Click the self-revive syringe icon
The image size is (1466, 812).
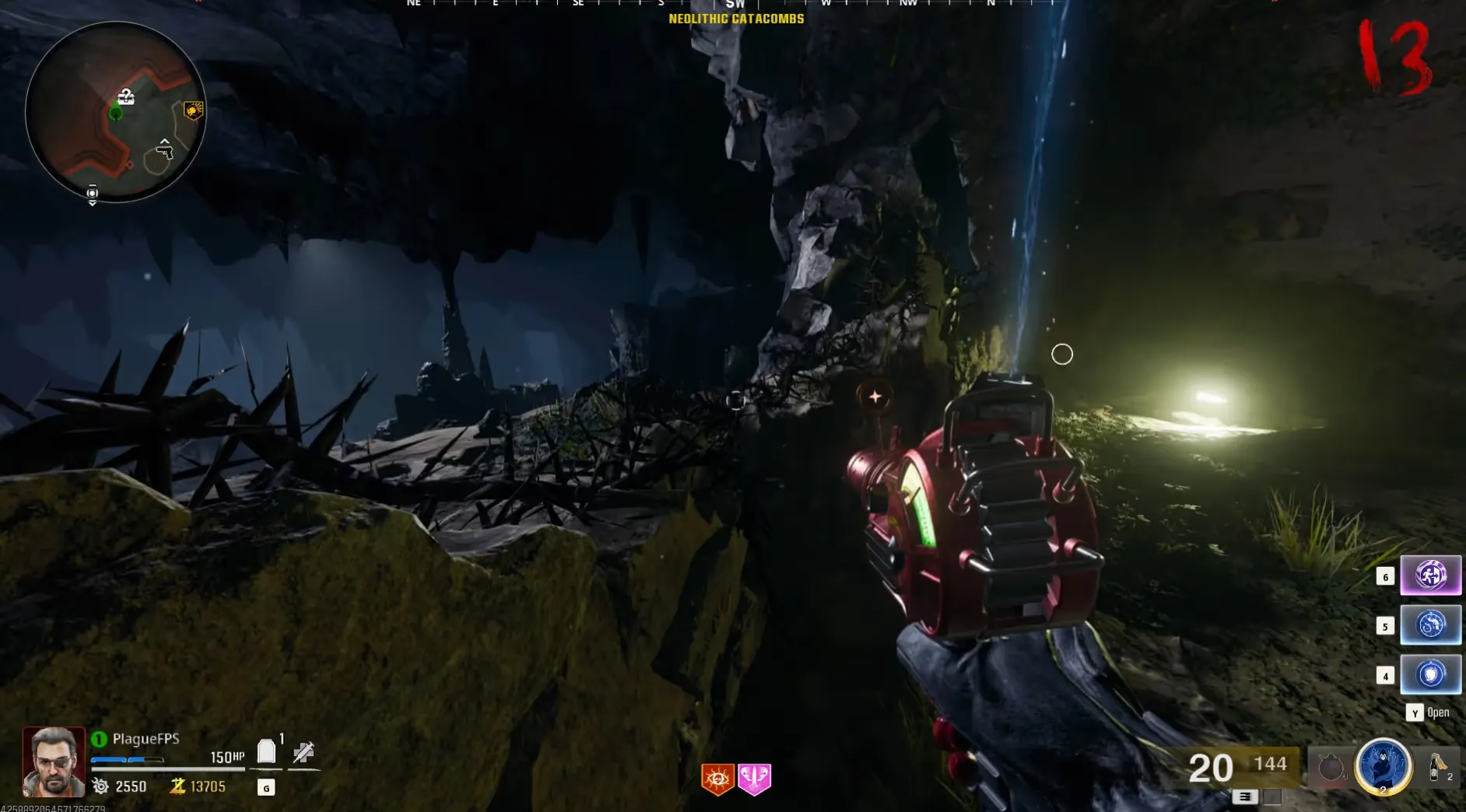click(x=303, y=752)
